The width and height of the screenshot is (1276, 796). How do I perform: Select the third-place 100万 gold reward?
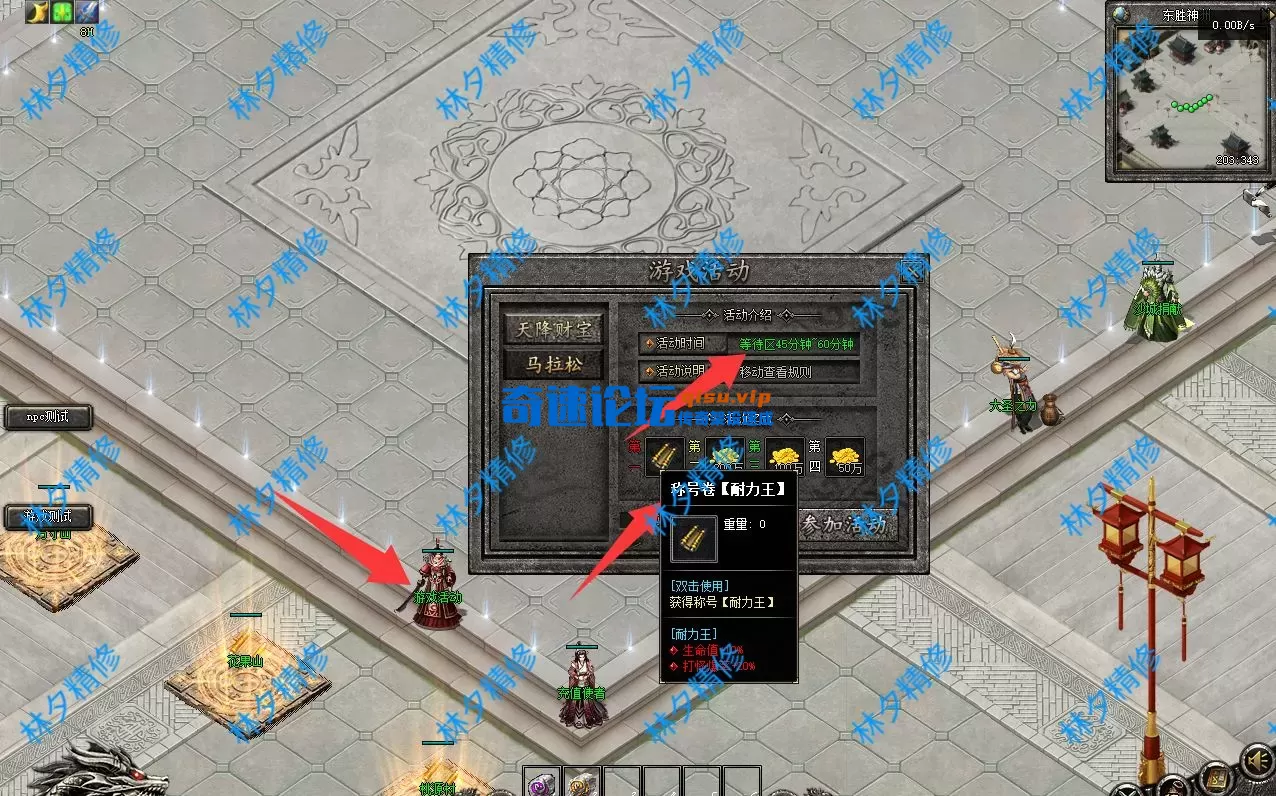click(x=785, y=457)
